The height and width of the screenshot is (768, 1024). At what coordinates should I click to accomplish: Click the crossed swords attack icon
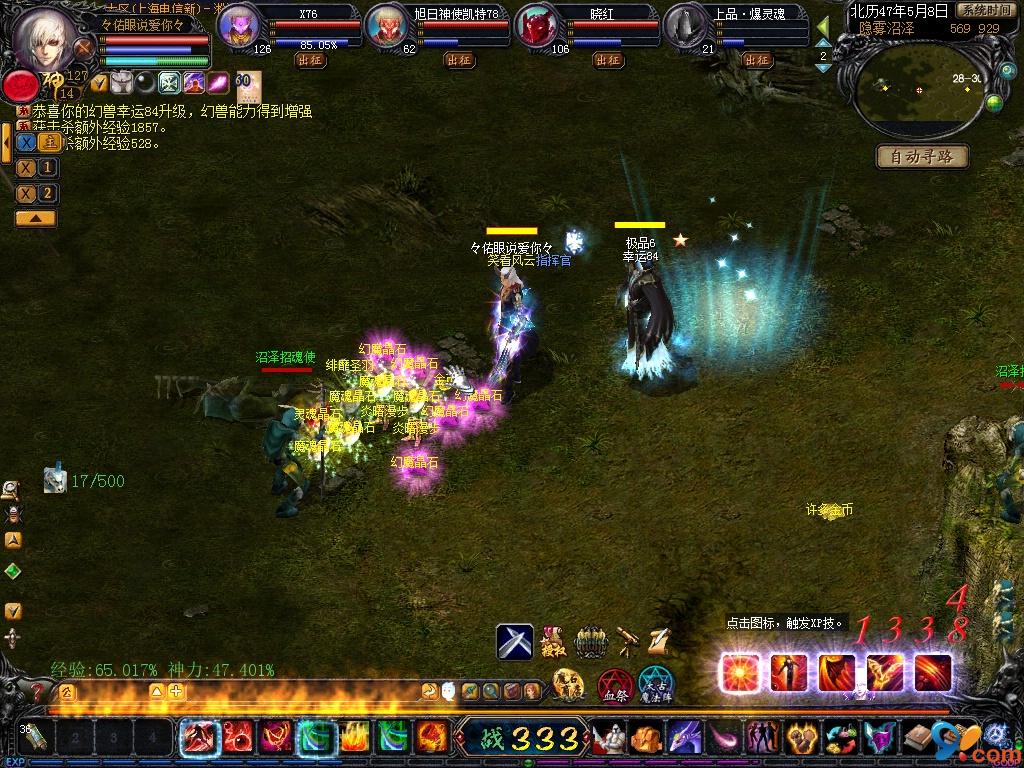point(515,641)
